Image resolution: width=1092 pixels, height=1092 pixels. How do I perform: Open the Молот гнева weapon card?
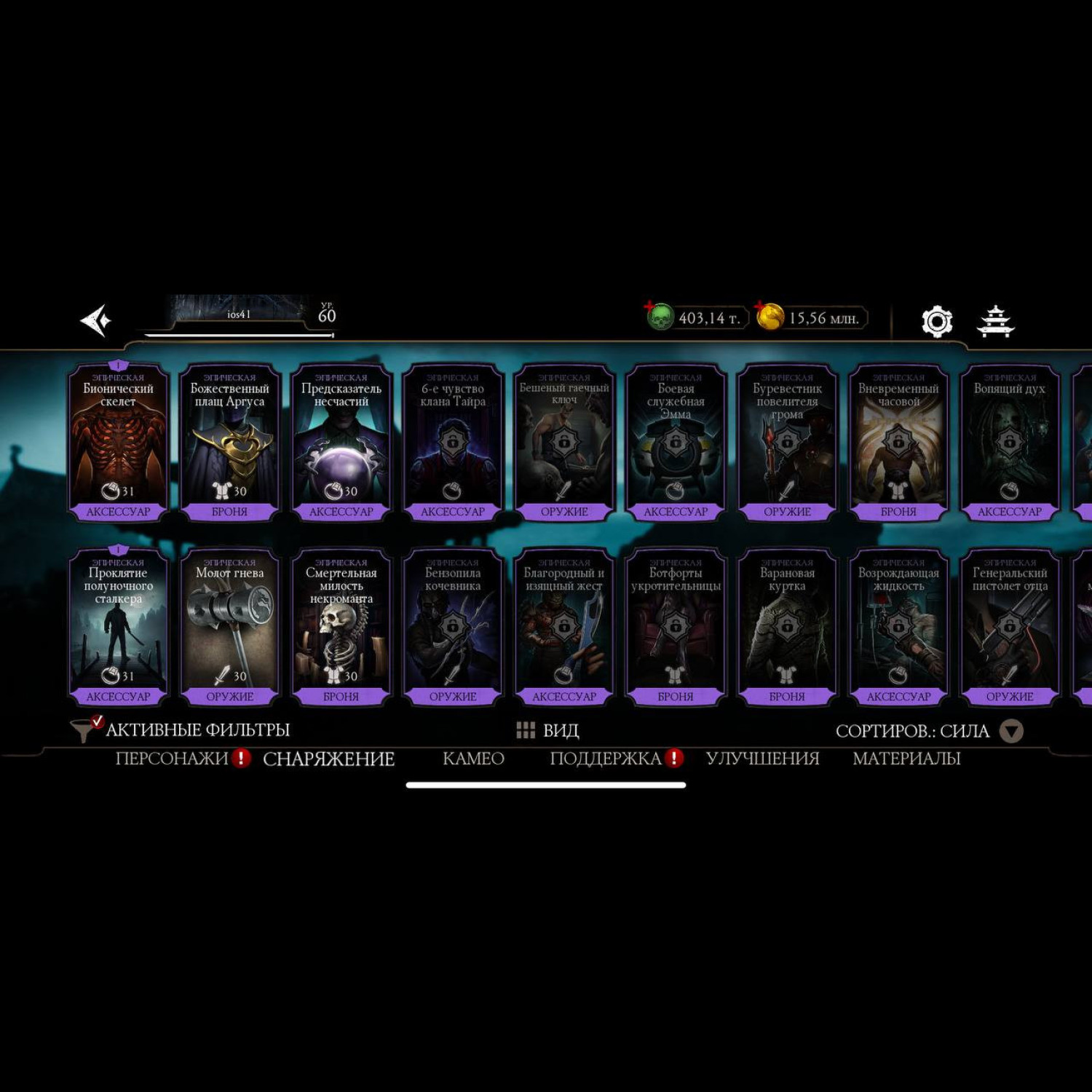click(229, 627)
